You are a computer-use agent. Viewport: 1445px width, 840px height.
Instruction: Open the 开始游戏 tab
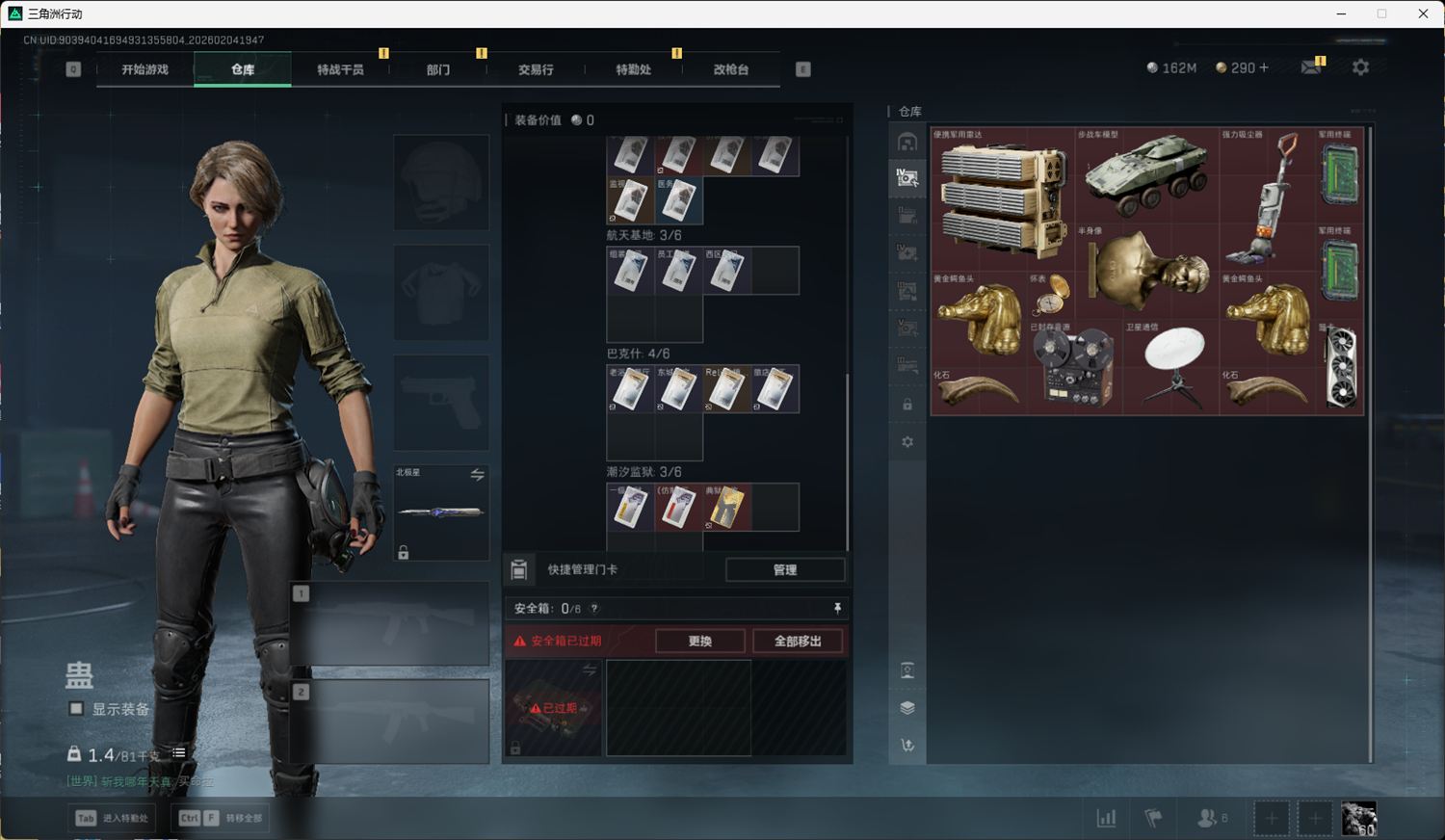(x=144, y=69)
